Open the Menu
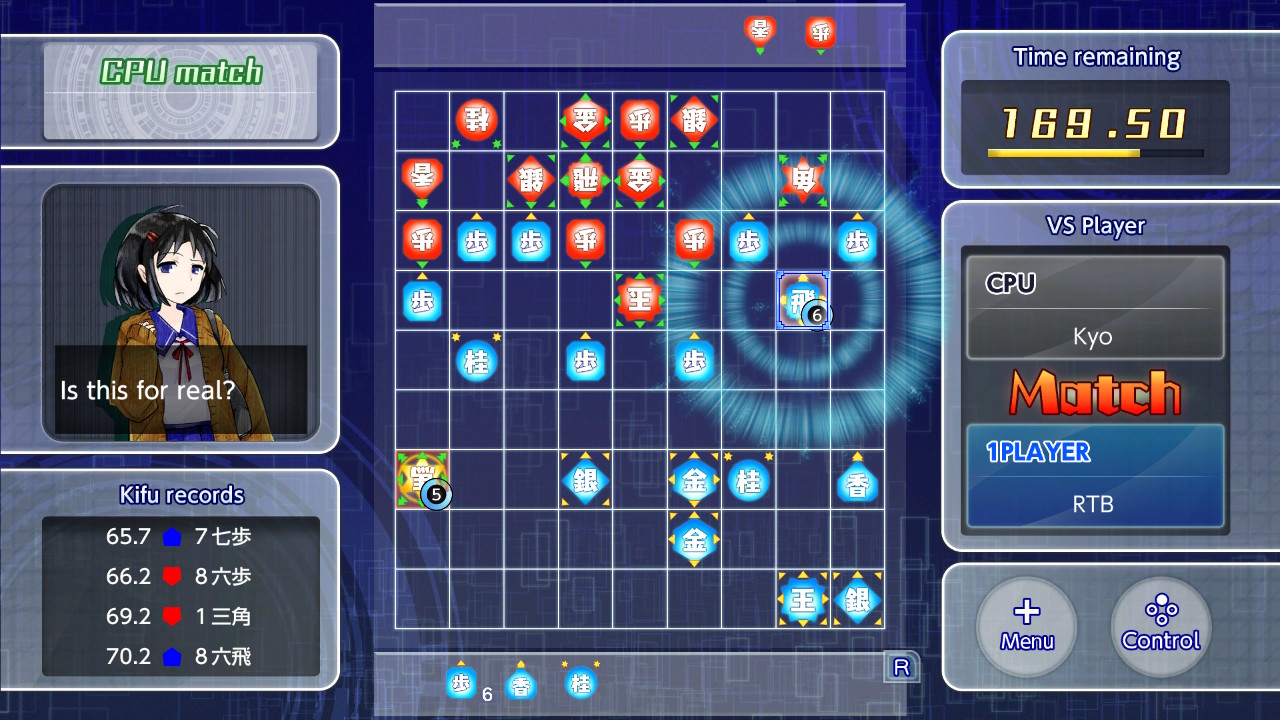 coord(1026,627)
